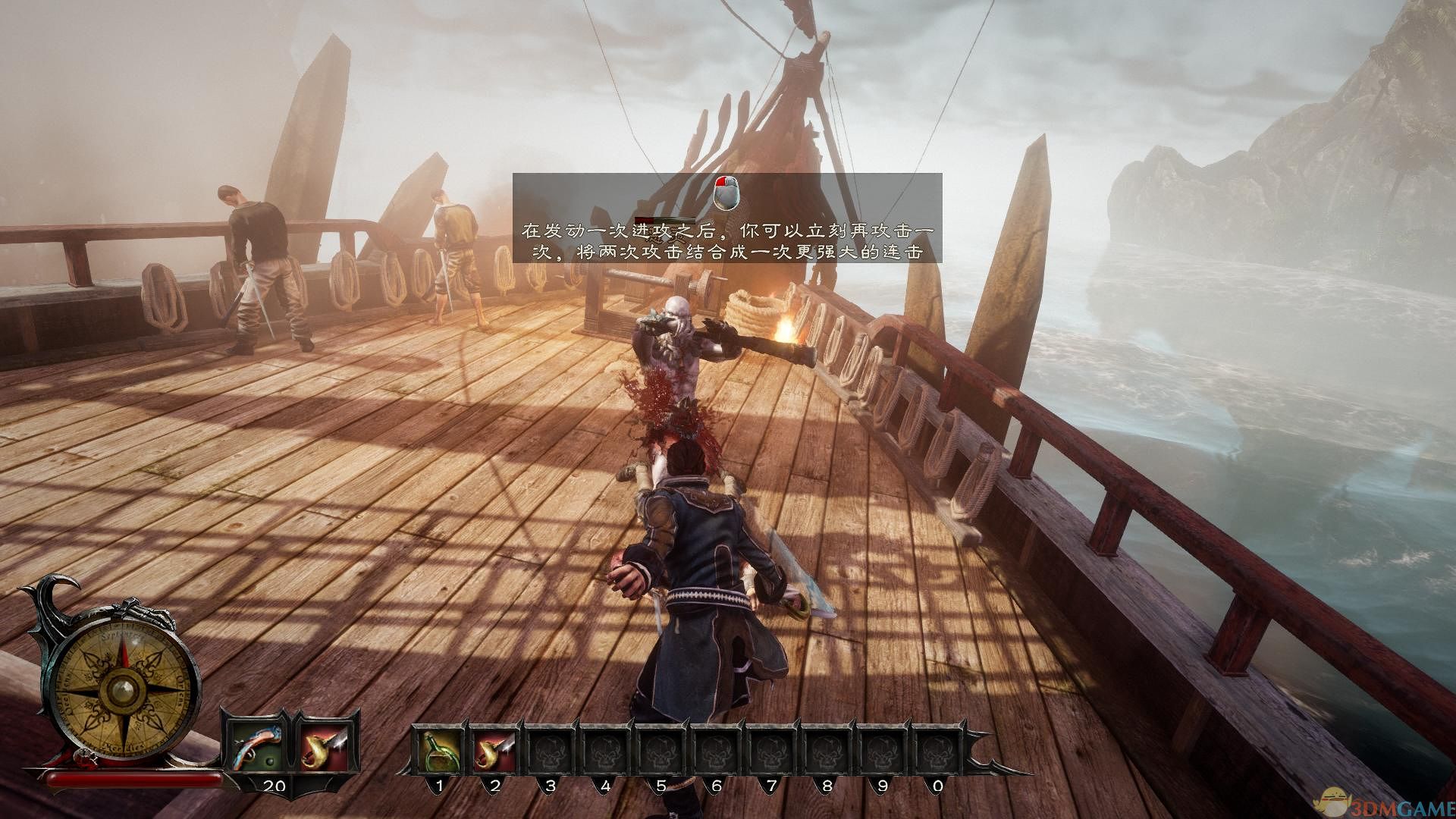Choose the sword in hotbar slot 2
The image size is (1456, 819).
click(494, 749)
